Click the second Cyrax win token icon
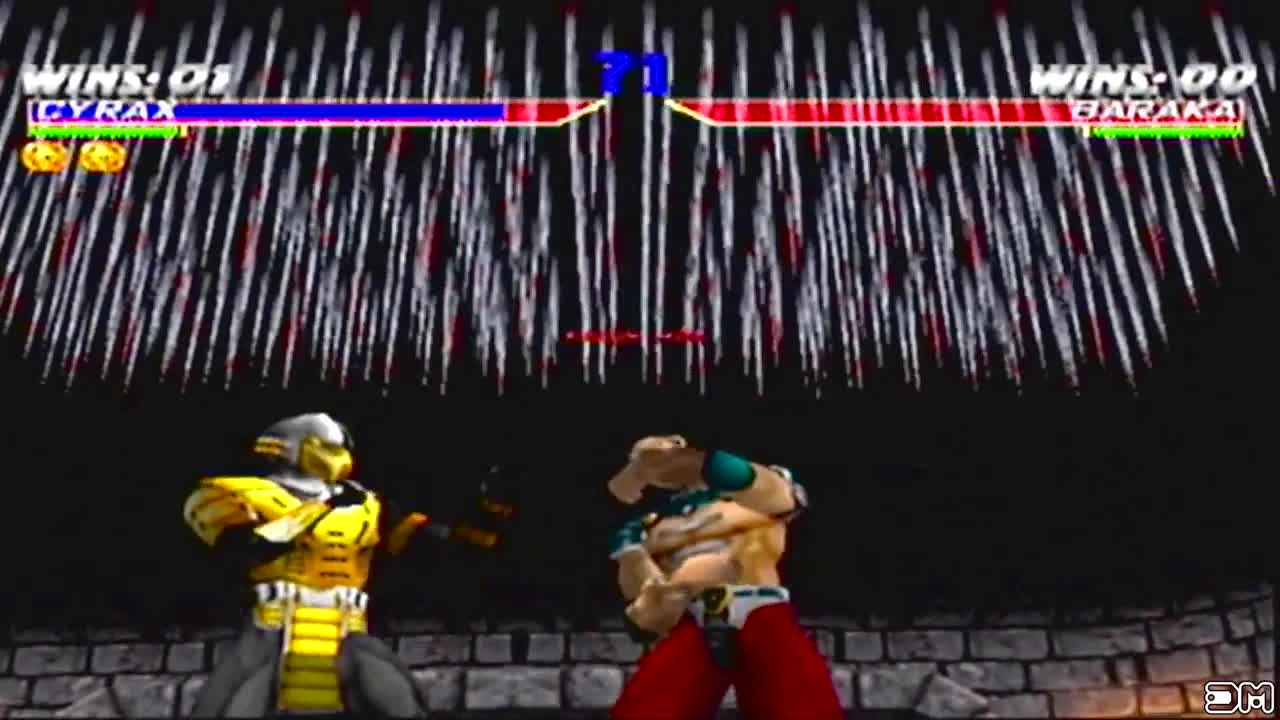The height and width of the screenshot is (720, 1280). (x=97, y=158)
